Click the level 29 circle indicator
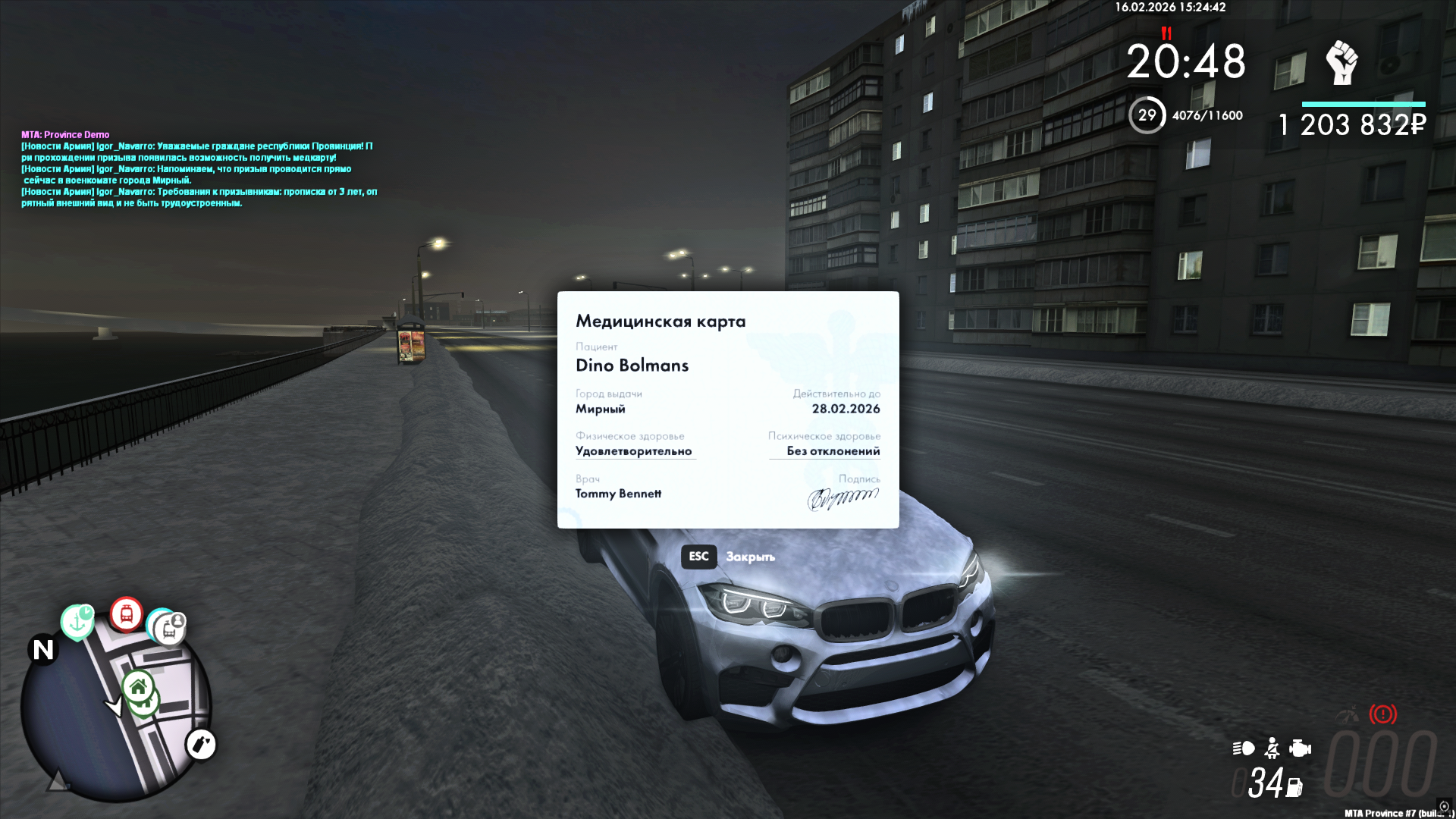The height and width of the screenshot is (819, 1456). [x=1147, y=115]
